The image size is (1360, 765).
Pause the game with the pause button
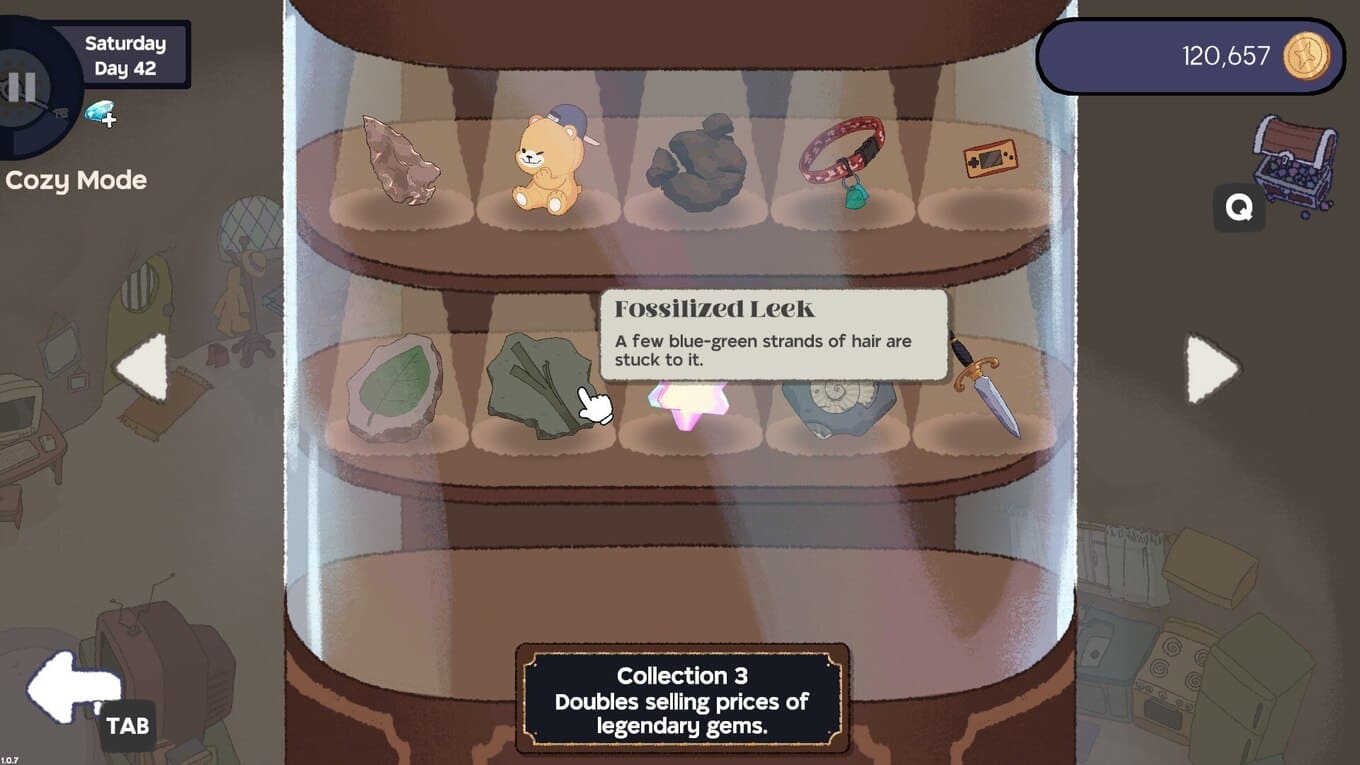(20, 87)
